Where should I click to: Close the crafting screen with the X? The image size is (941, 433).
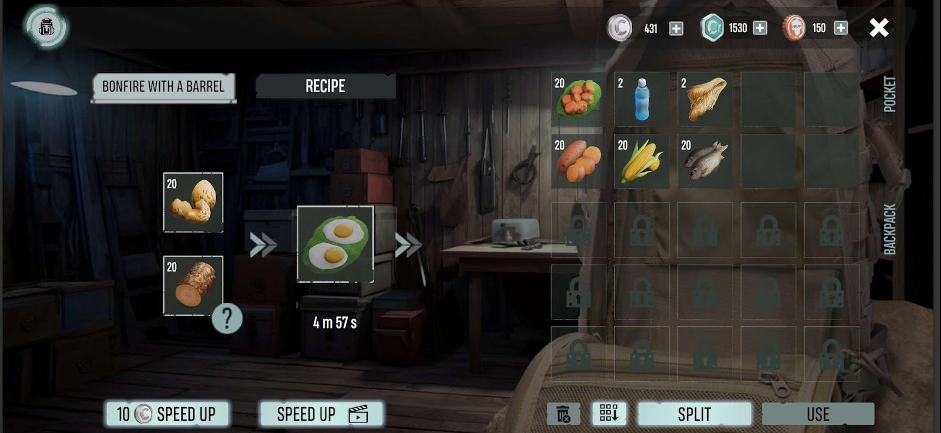[x=878, y=28]
